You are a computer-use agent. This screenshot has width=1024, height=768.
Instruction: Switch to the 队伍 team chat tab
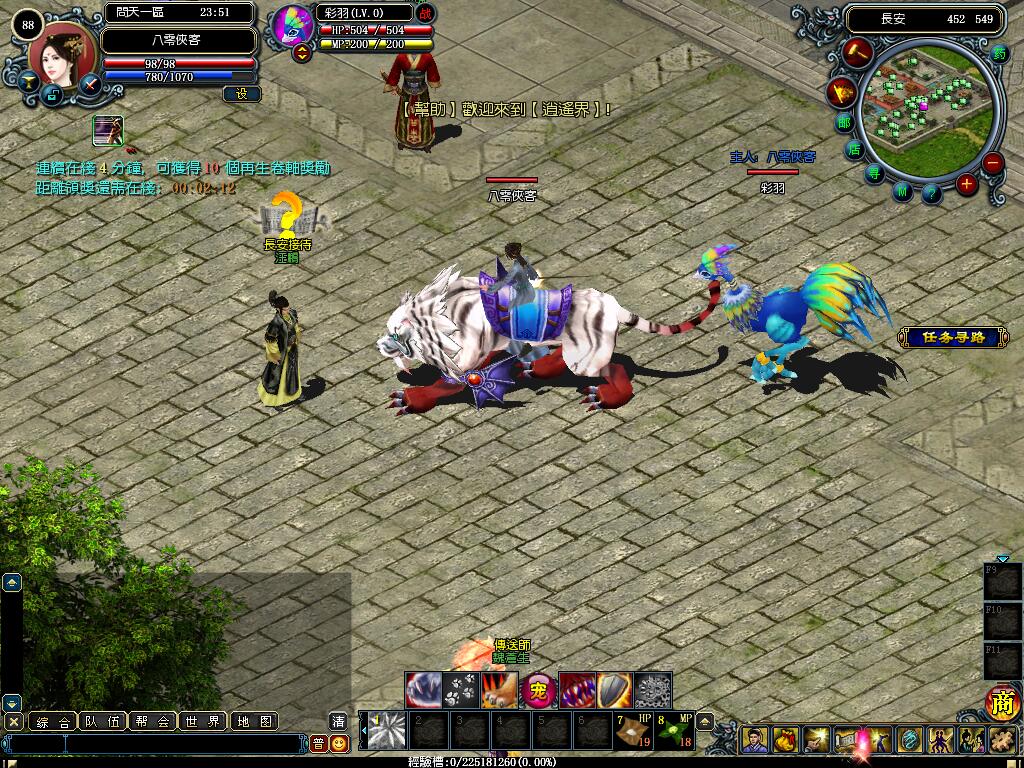(104, 721)
